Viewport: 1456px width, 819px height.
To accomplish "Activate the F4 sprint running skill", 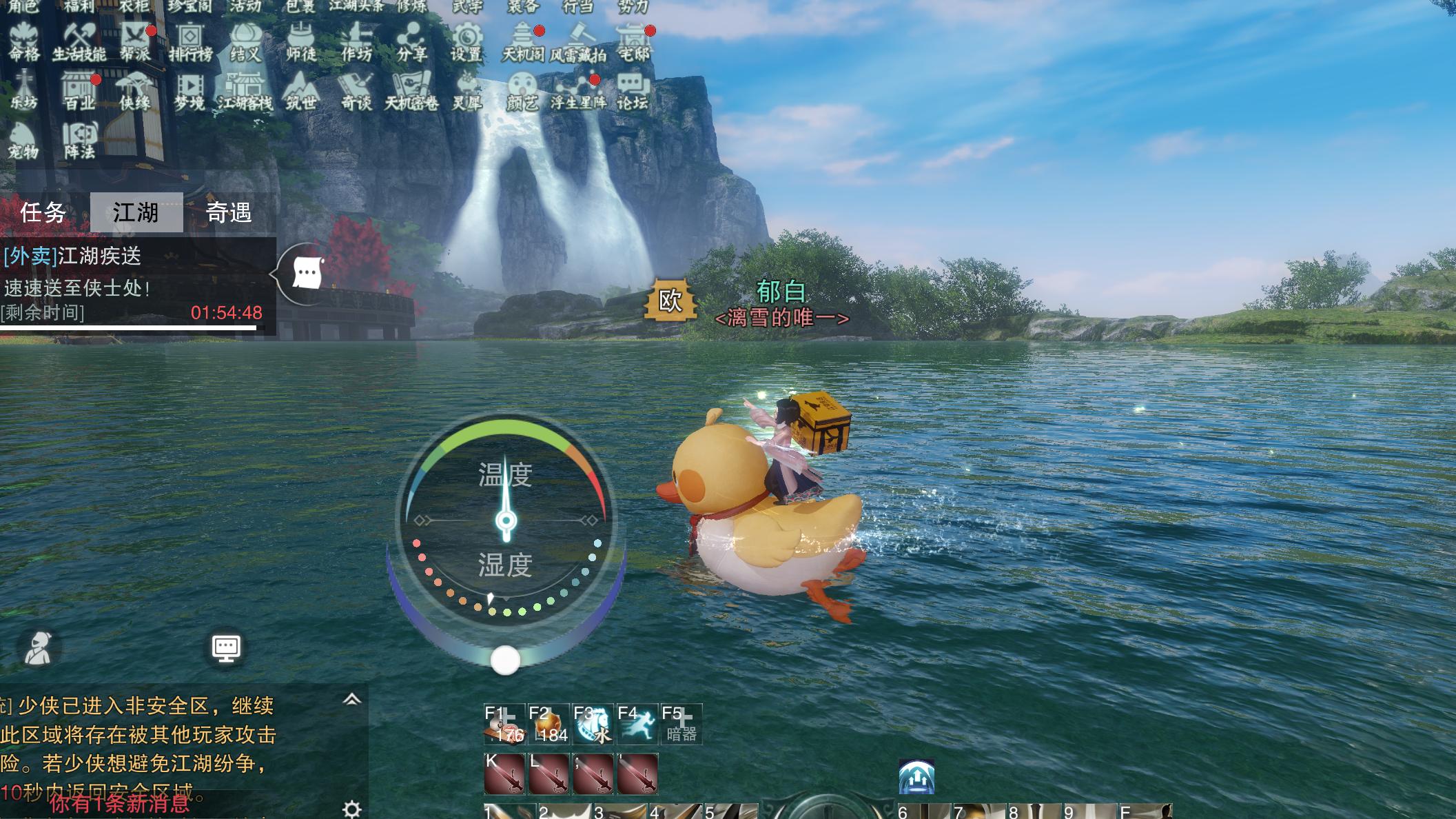I will pyautogui.click(x=637, y=724).
